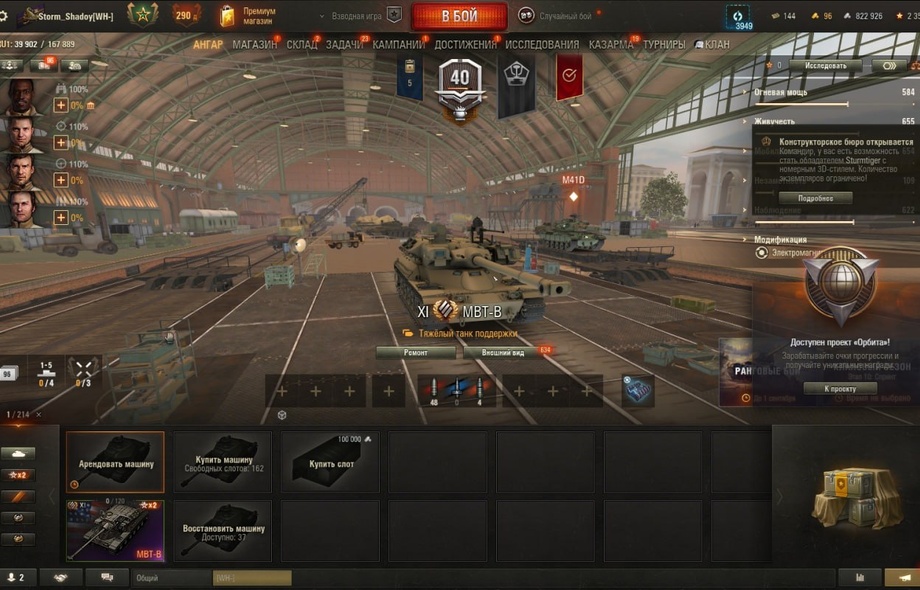Open the ИССЛЕДОВАНИЯ tab
The width and height of the screenshot is (920, 590).
[541, 45]
